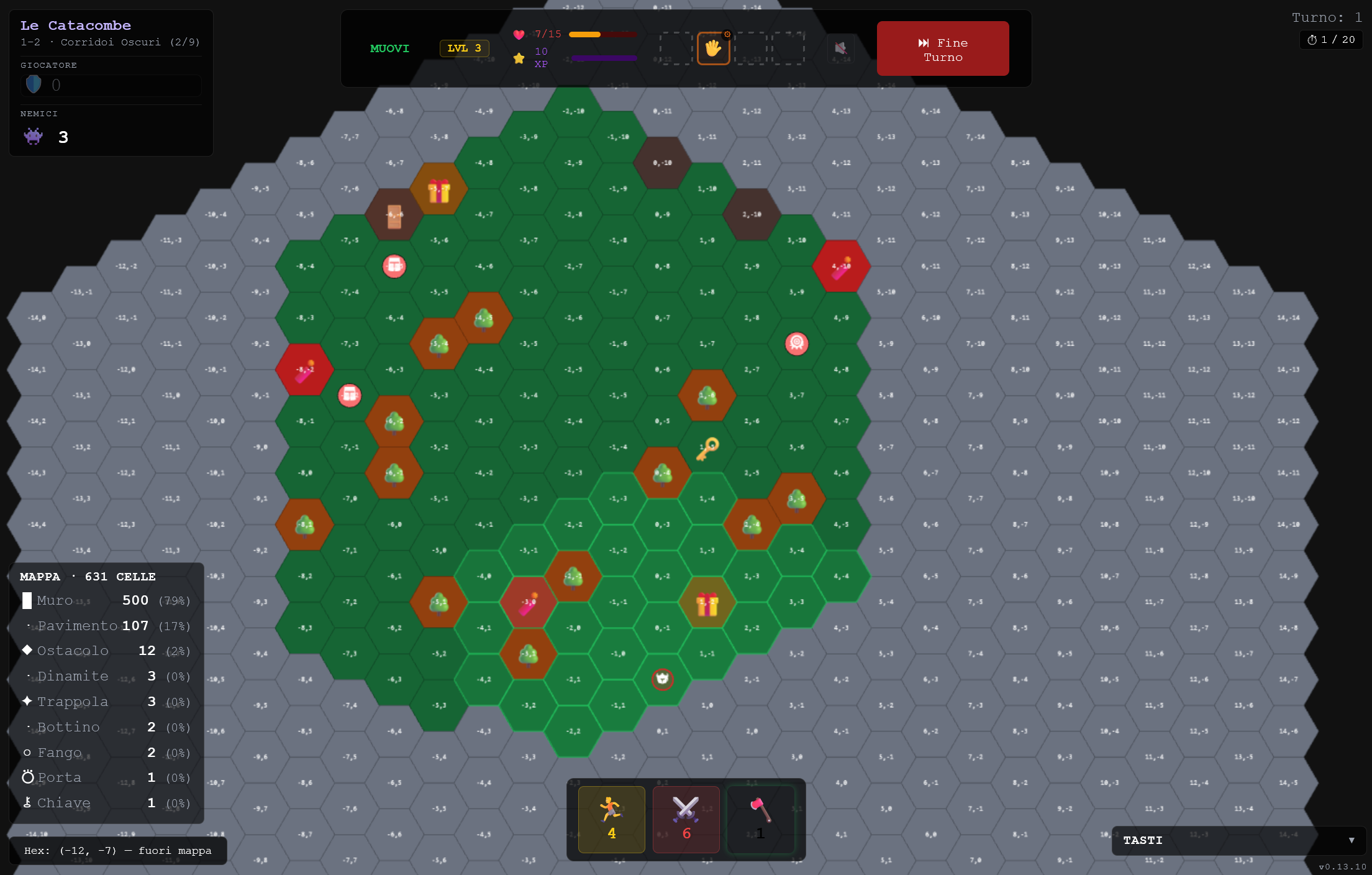
Task: Click the key icon on the map
Action: click(x=708, y=448)
